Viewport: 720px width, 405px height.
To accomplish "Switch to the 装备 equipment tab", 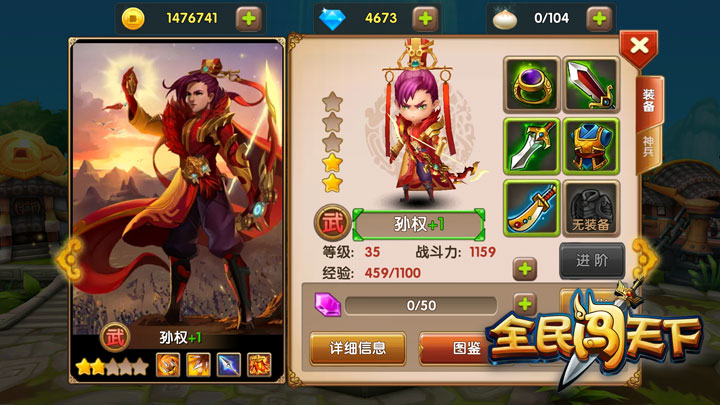I will pos(648,99).
